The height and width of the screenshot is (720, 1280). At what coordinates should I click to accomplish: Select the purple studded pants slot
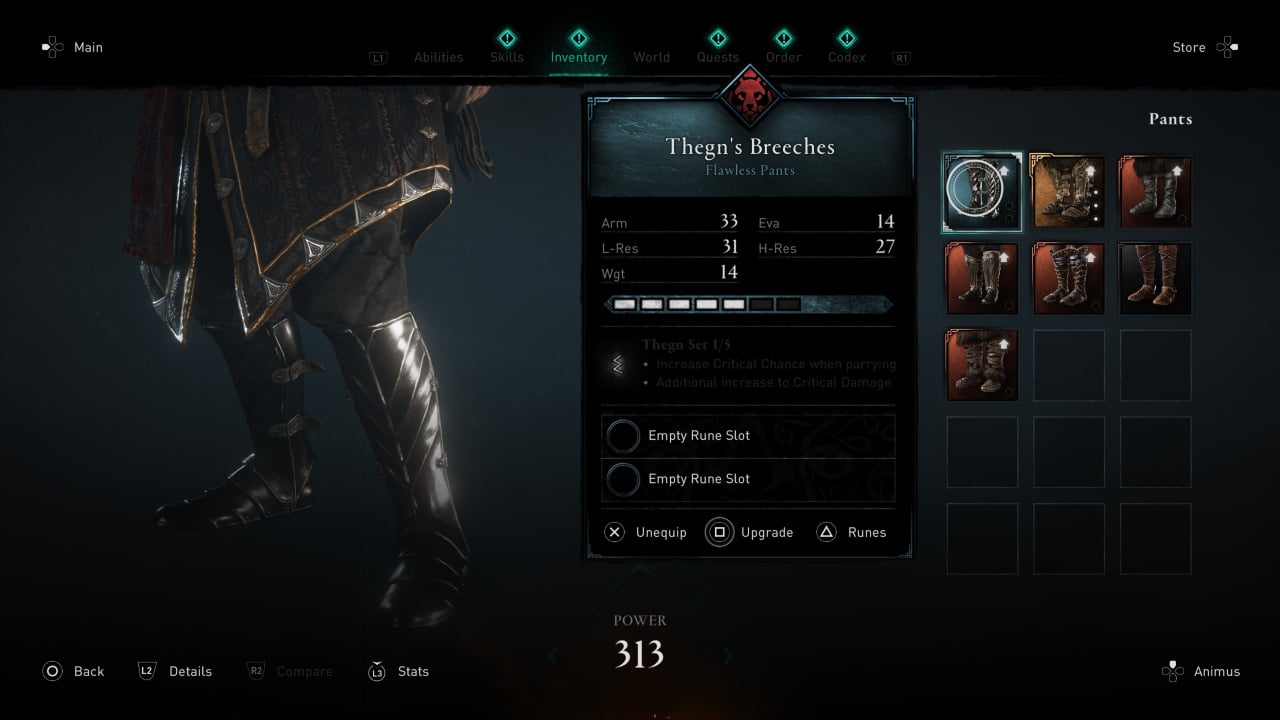click(x=1069, y=279)
